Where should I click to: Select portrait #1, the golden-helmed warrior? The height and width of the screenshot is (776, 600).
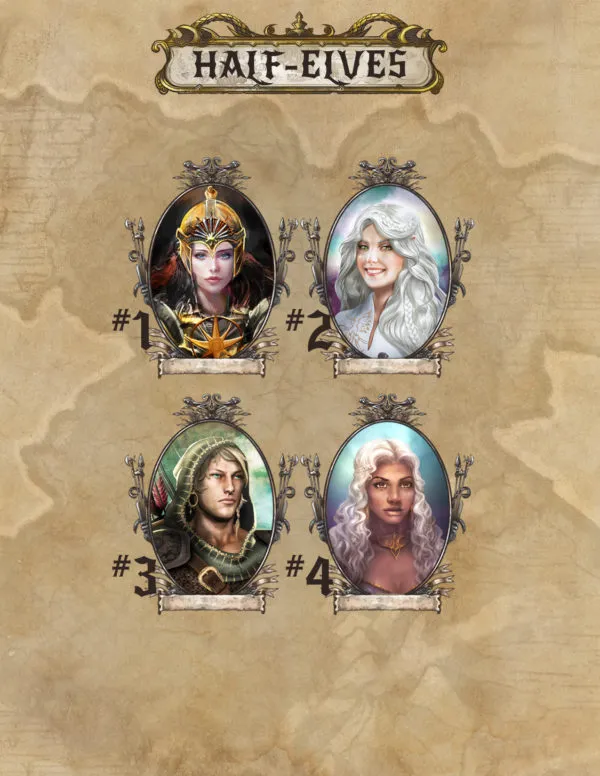pyautogui.click(x=211, y=272)
